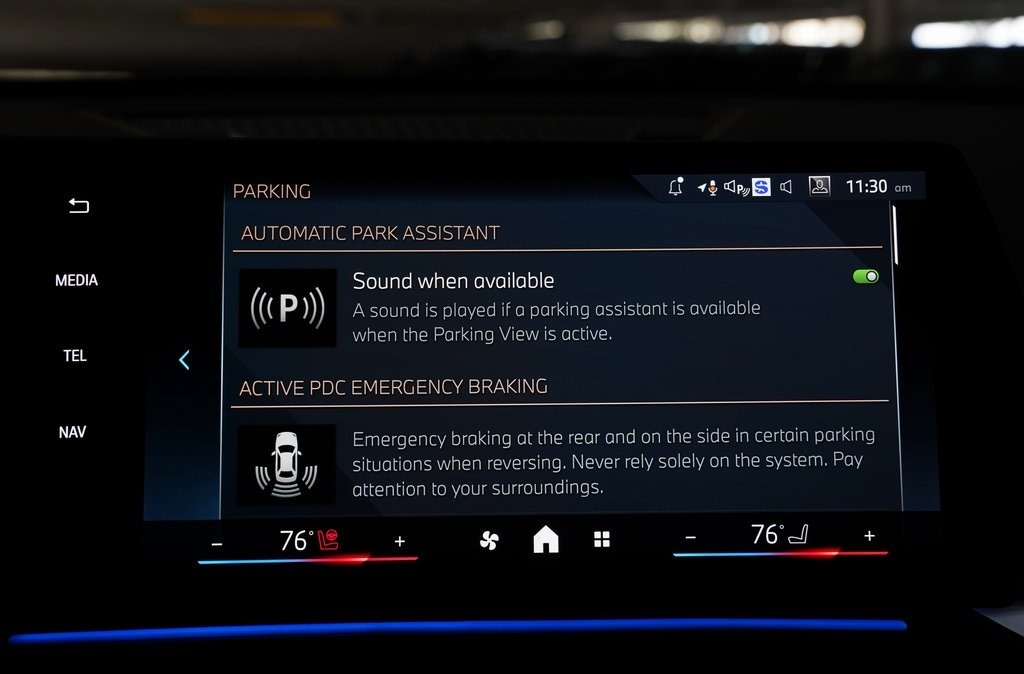
Task: Go back using the return arrow
Action: click(x=78, y=206)
